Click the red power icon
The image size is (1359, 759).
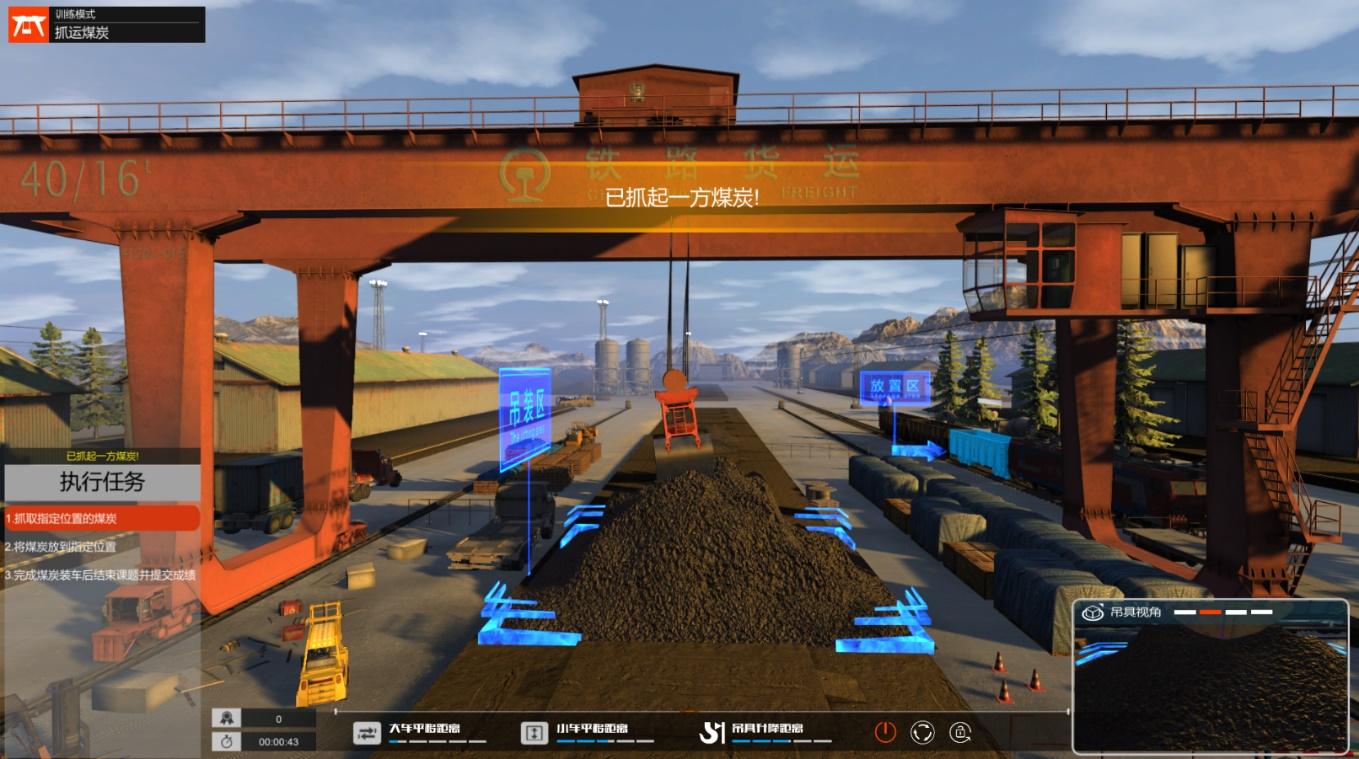(x=885, y=732)
